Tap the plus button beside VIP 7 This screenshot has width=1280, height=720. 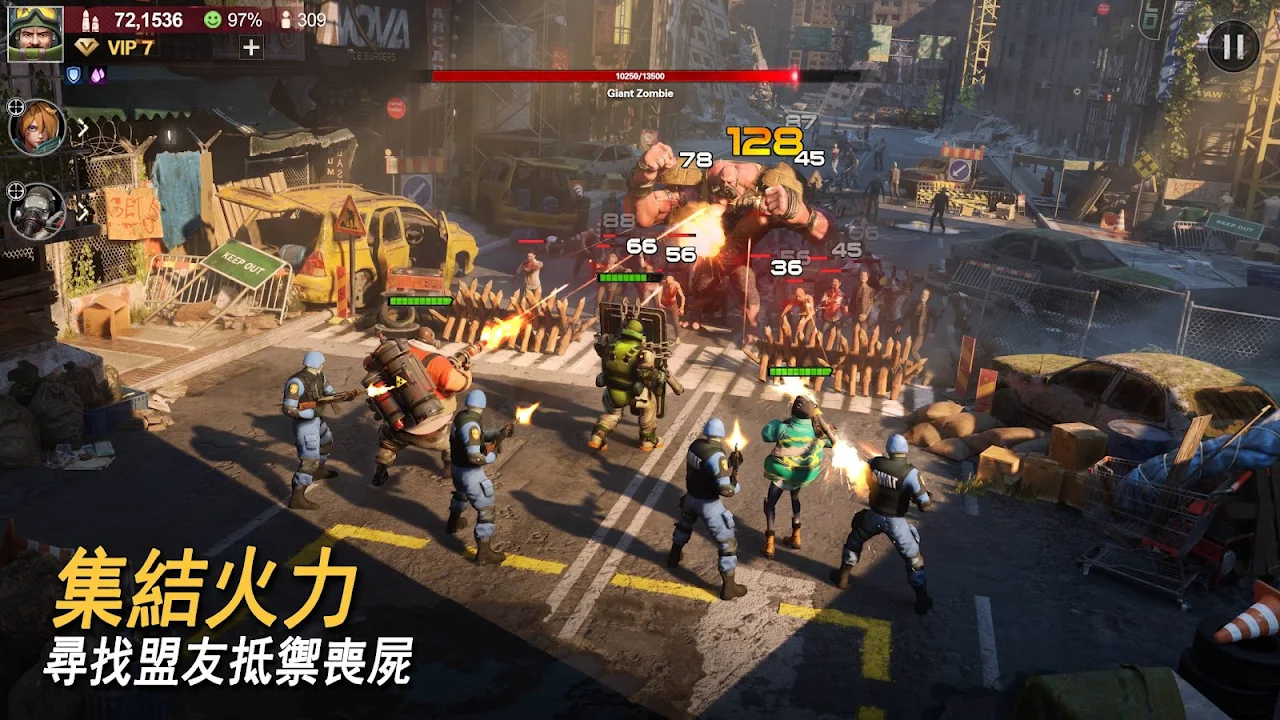click(251, 47)
